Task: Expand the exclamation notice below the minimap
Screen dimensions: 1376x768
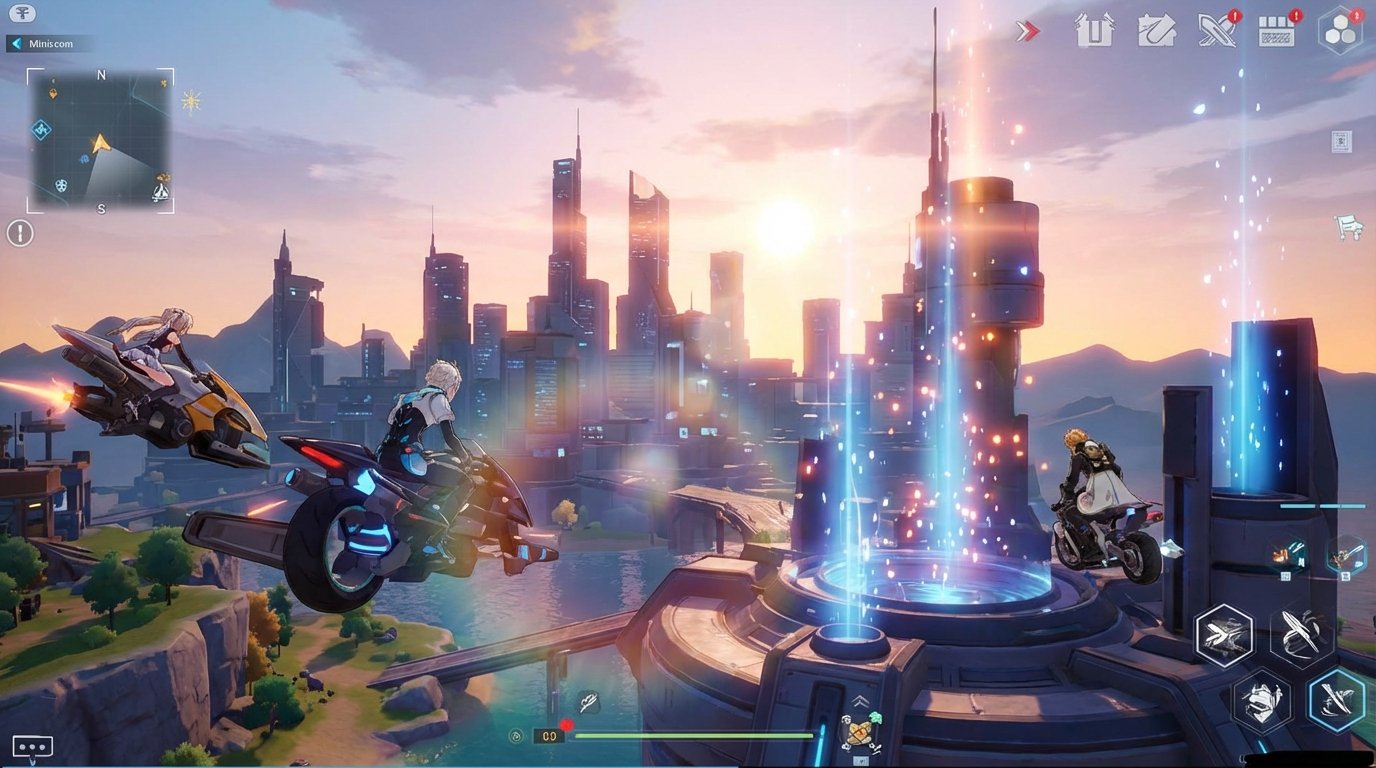Action: point(18,232)
